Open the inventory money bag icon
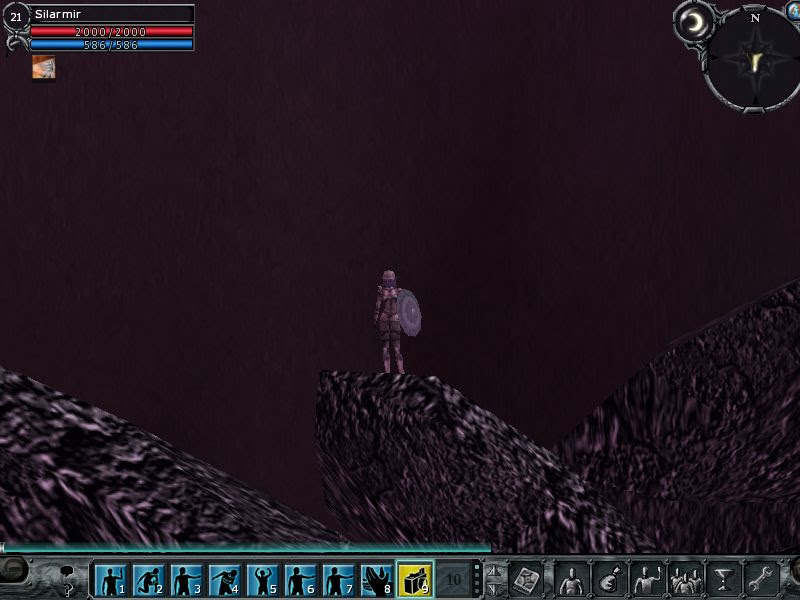 click(x=609, y=579)
